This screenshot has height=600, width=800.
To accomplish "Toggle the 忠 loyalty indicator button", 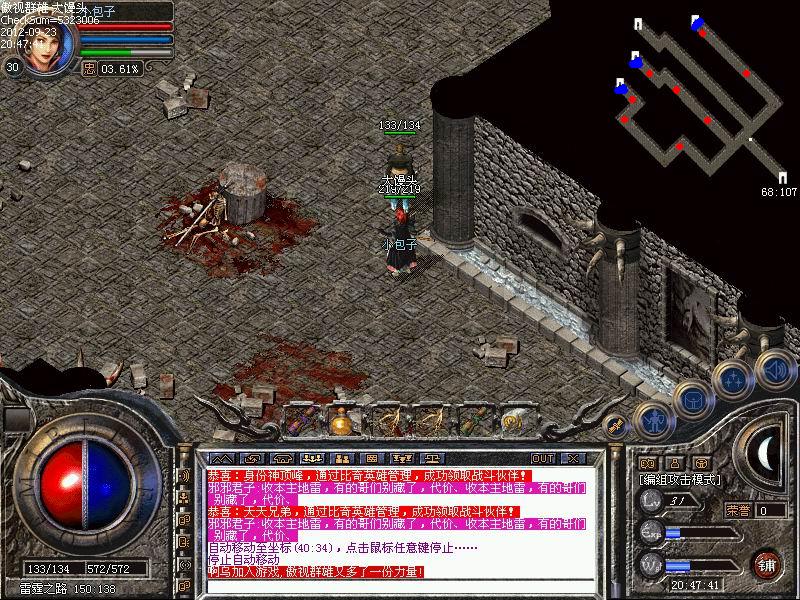I will click(89, 68).
